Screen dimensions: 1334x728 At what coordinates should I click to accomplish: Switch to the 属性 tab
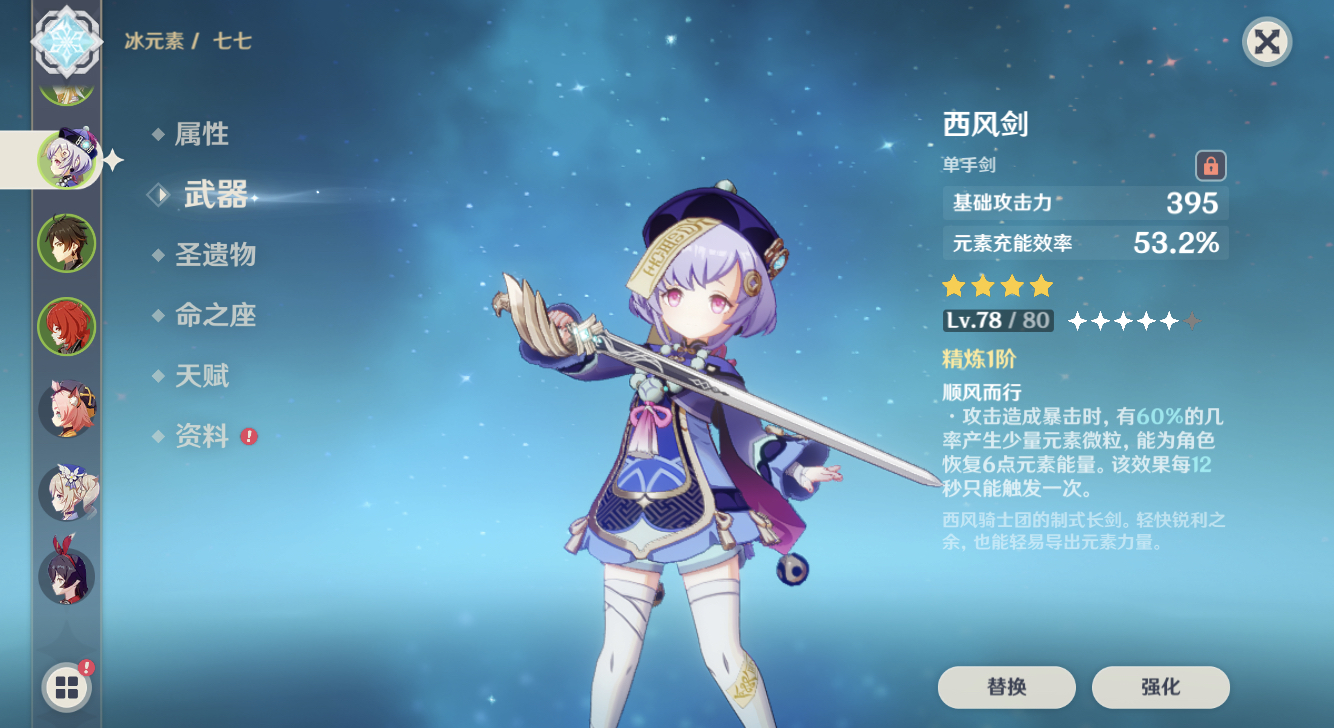pos(204,134)
